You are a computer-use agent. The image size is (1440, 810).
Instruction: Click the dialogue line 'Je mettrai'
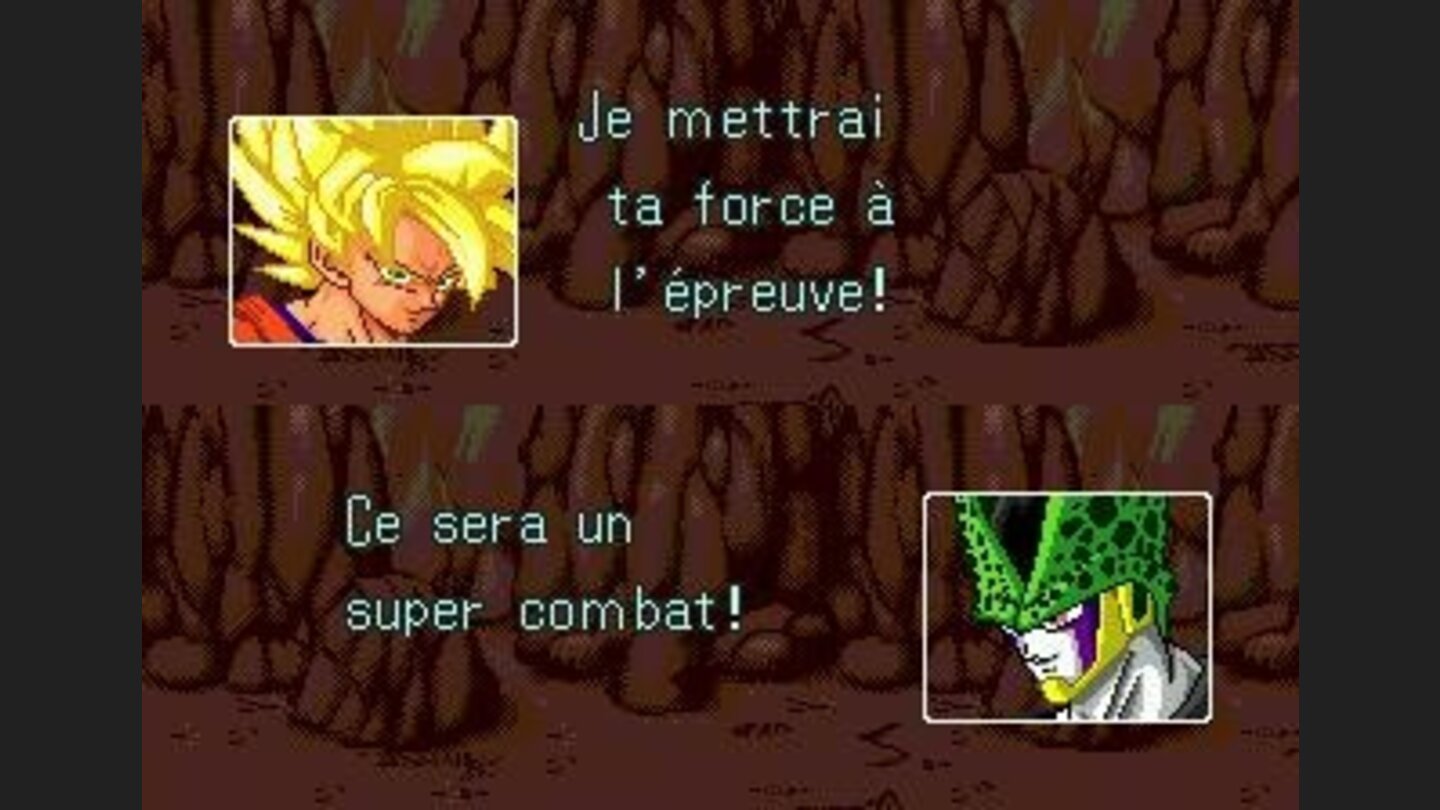pyautogui.click(x=730, y=118)
